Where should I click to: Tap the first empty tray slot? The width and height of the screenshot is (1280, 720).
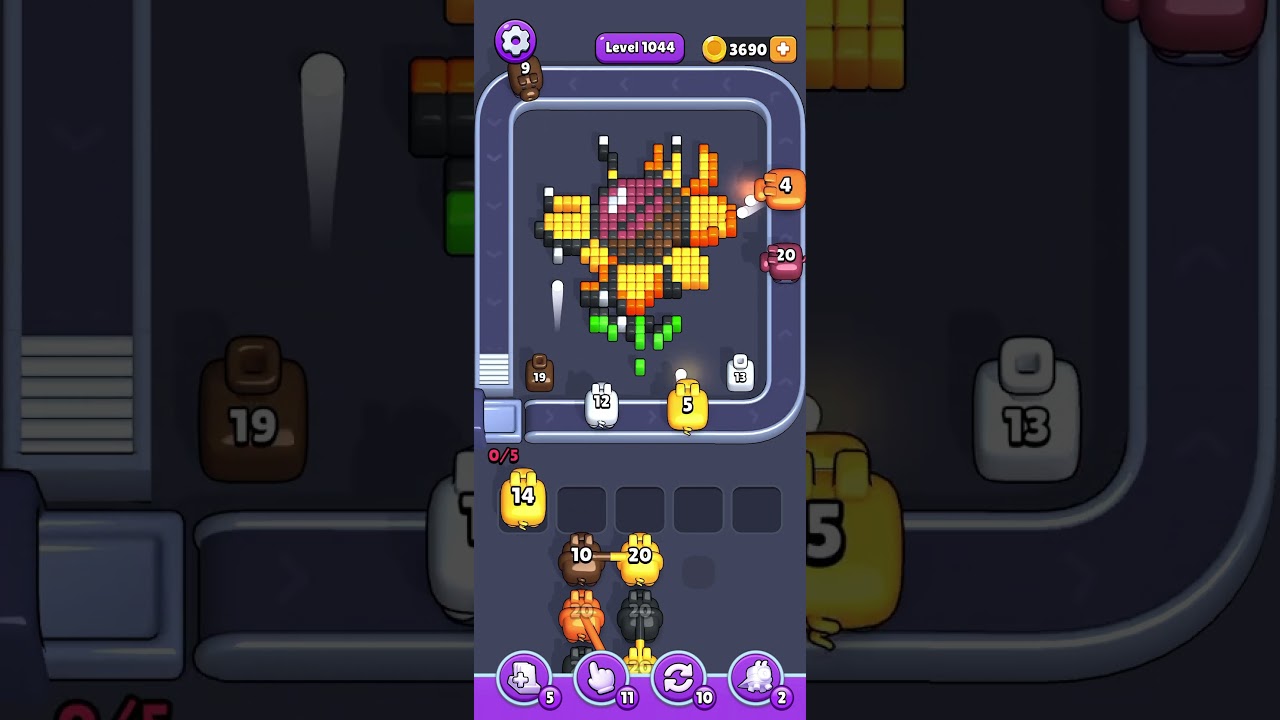click(x=581, y=508)
